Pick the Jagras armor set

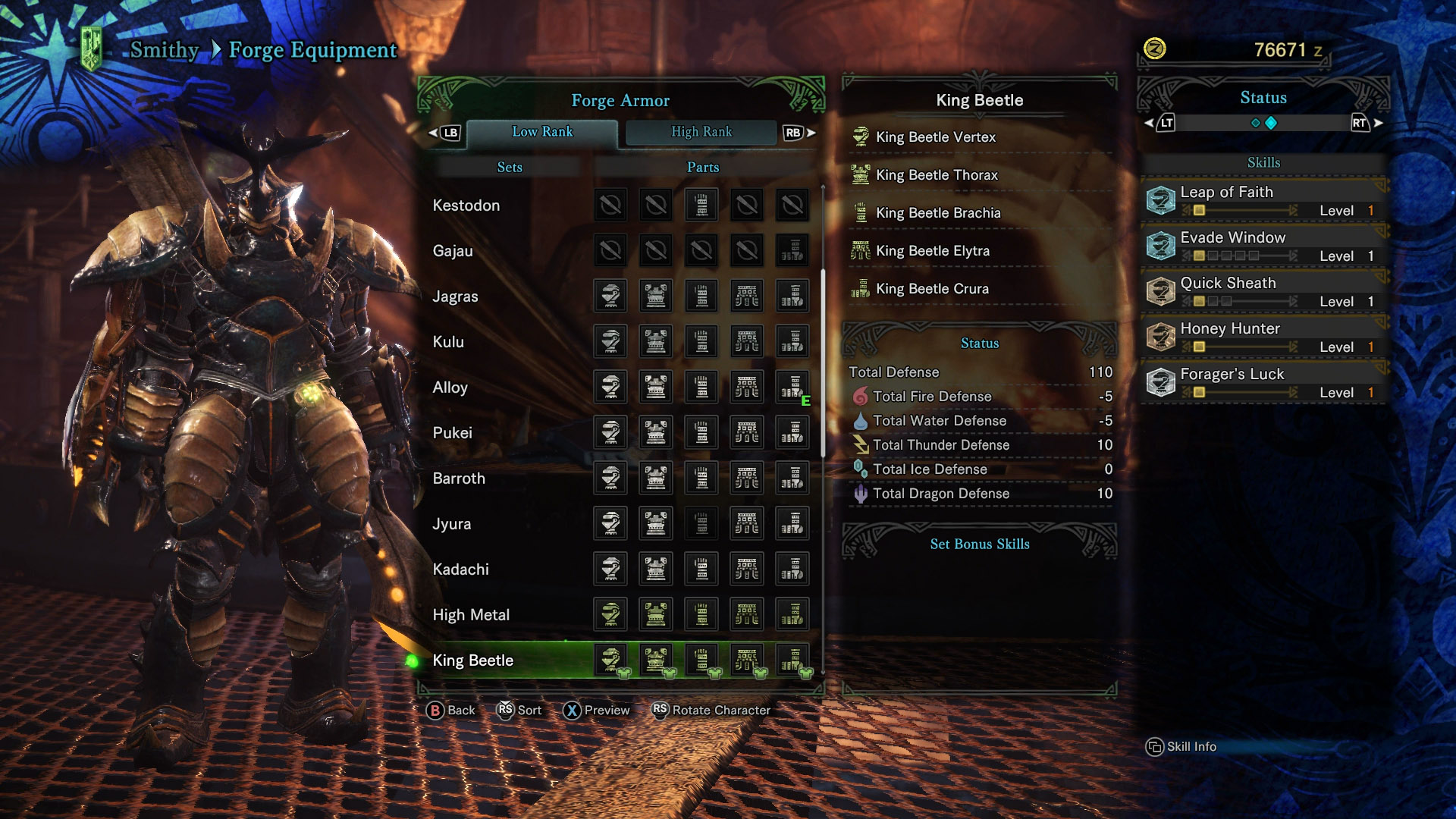coord(455,297)
